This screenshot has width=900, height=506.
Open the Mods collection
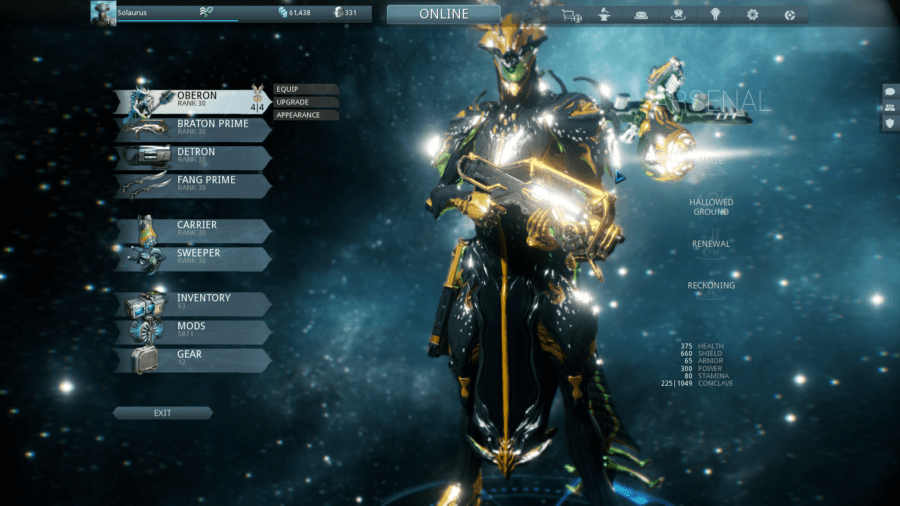click(193, 331)
